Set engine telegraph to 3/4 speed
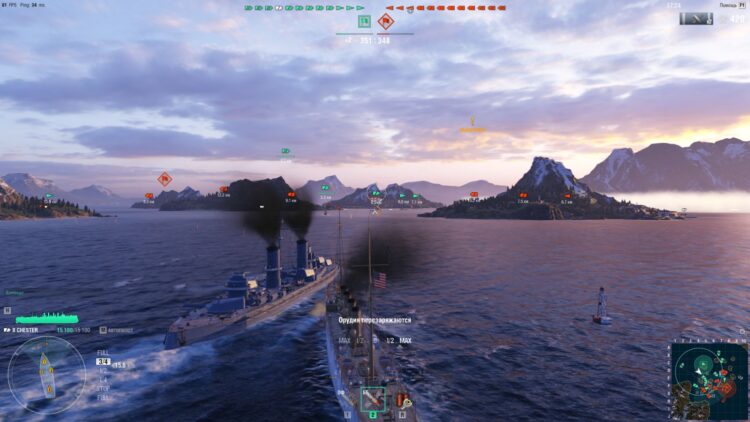The image size is (750, 422). [x=102, y=362]
